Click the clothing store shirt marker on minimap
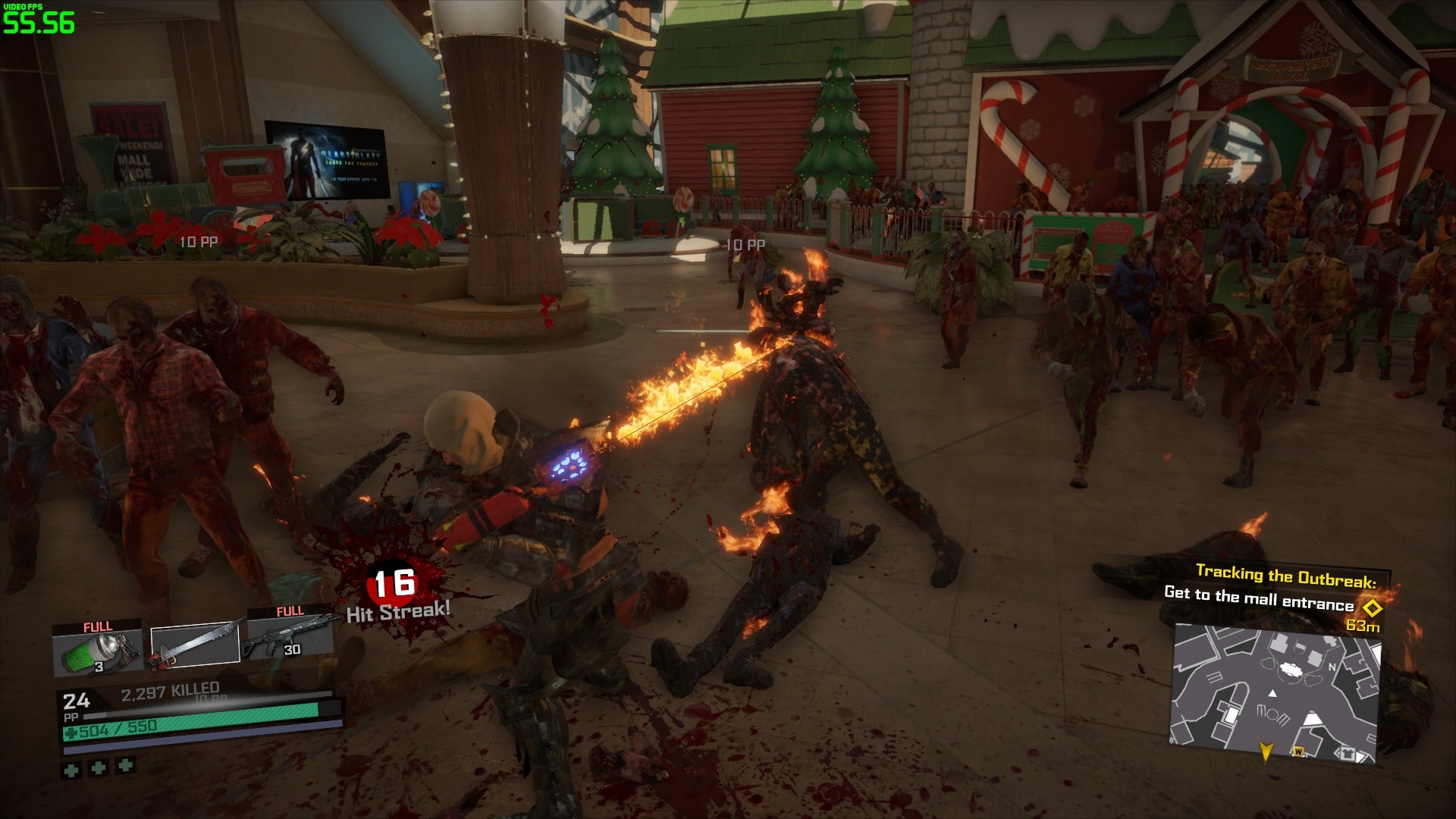Viewport: 1456px width, 819px height. click(x=1348, y=754)
